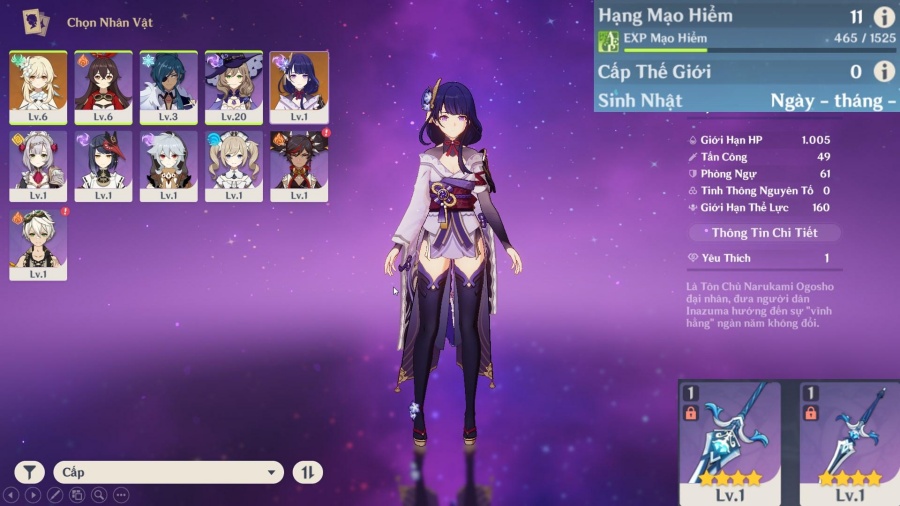This screenshot has width=900, height=506.
Task: Click the magnifier icon in bottom toolbar
Action: tap(99, 495)
